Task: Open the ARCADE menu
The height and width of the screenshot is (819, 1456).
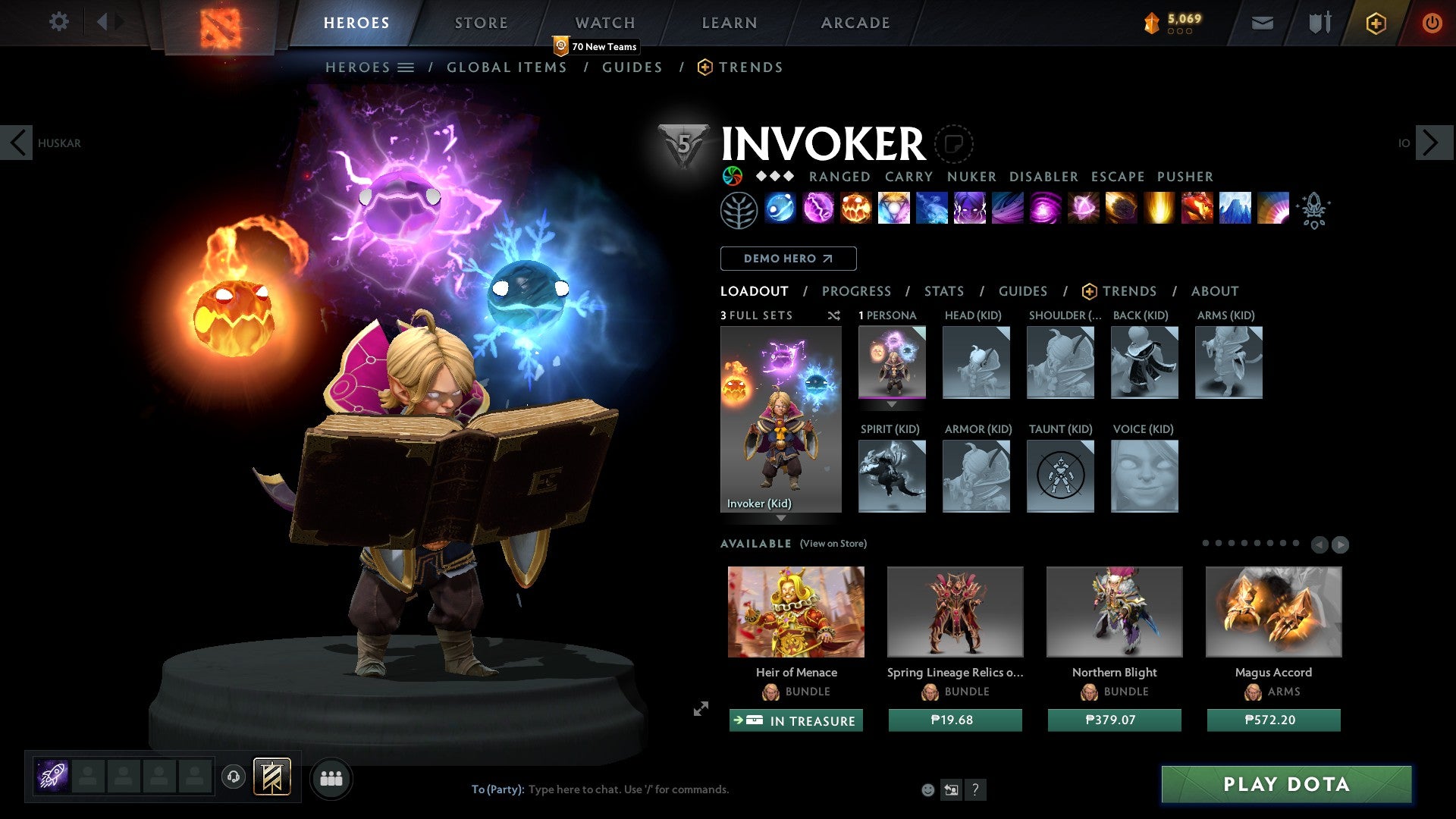Action: coord(855,22)
